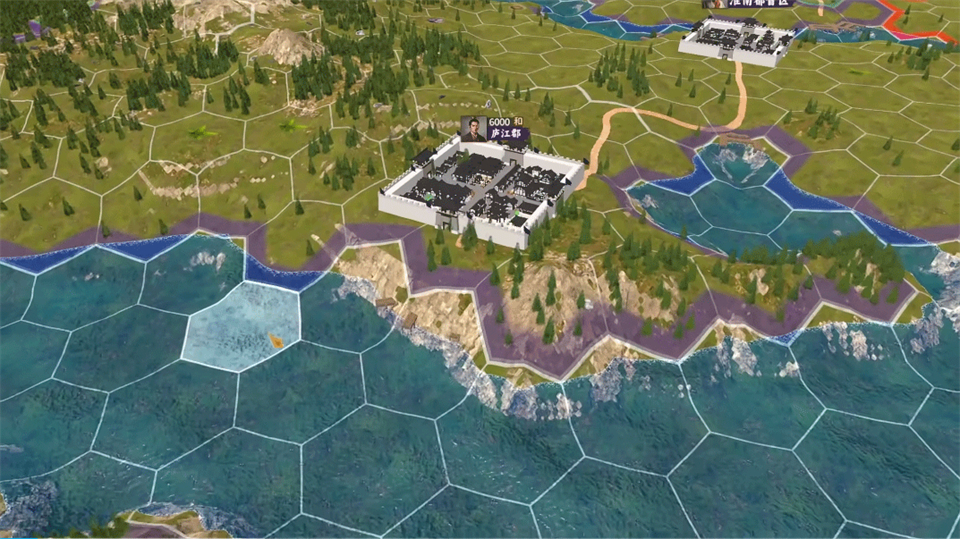The width and height of the screenshot is (960, 539).
Task: Click the governor portrait beside 庐江郡
Action: coord(473,128)
